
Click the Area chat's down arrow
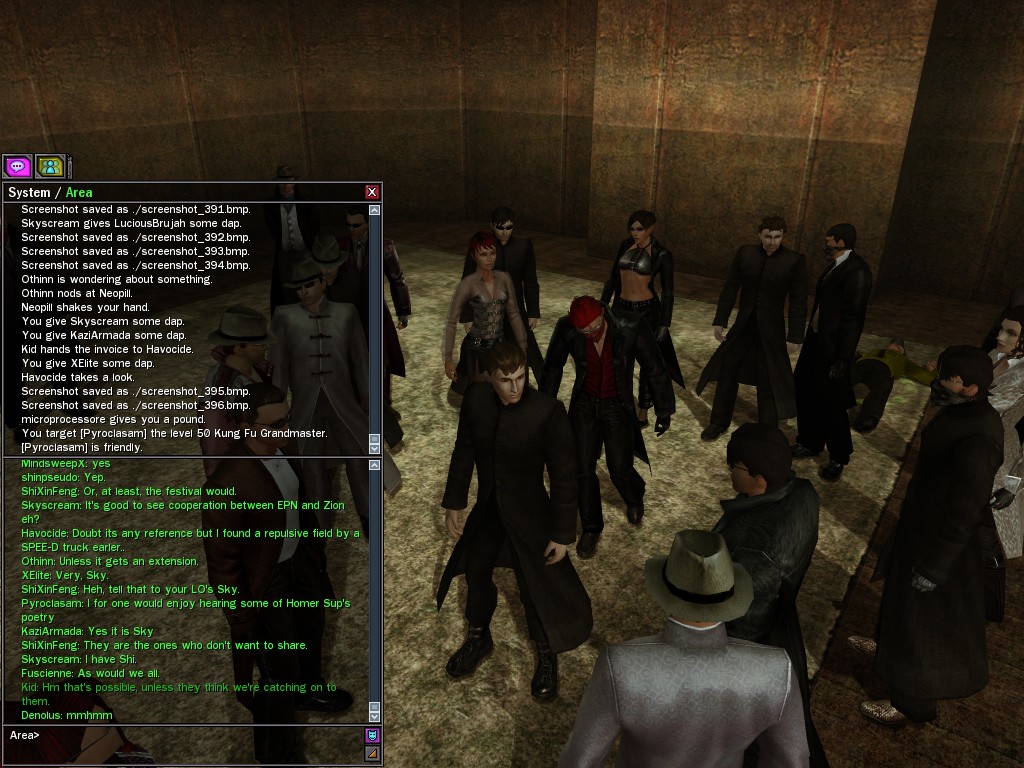tap(375, 716)
